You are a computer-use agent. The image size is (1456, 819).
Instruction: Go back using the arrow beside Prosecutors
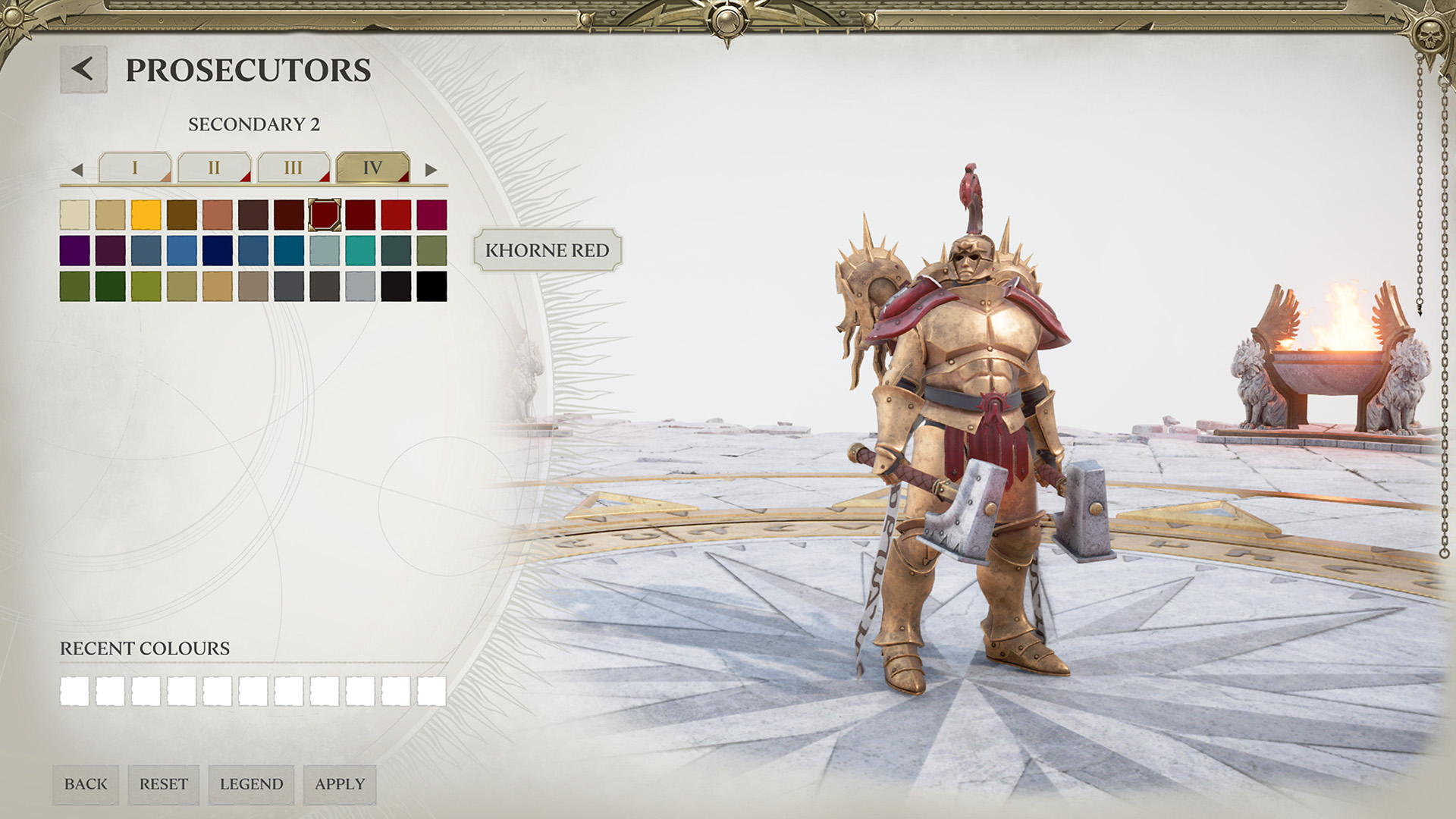[83, 70]
